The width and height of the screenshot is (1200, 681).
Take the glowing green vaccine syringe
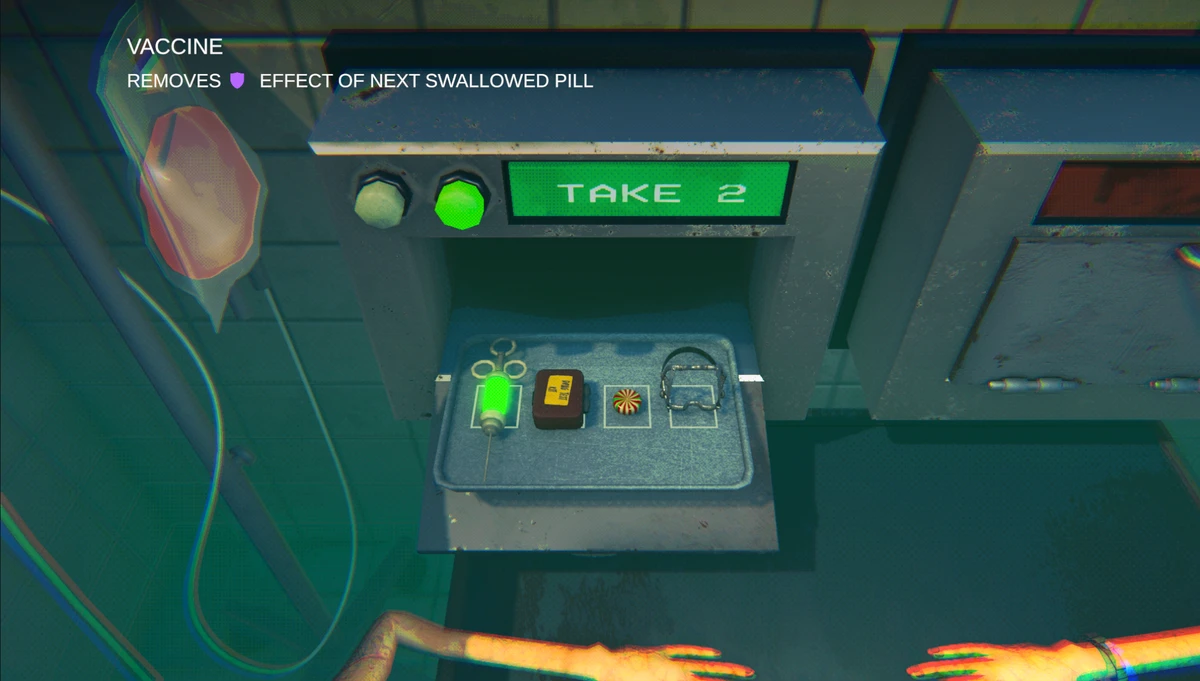(x=495, y=397)
